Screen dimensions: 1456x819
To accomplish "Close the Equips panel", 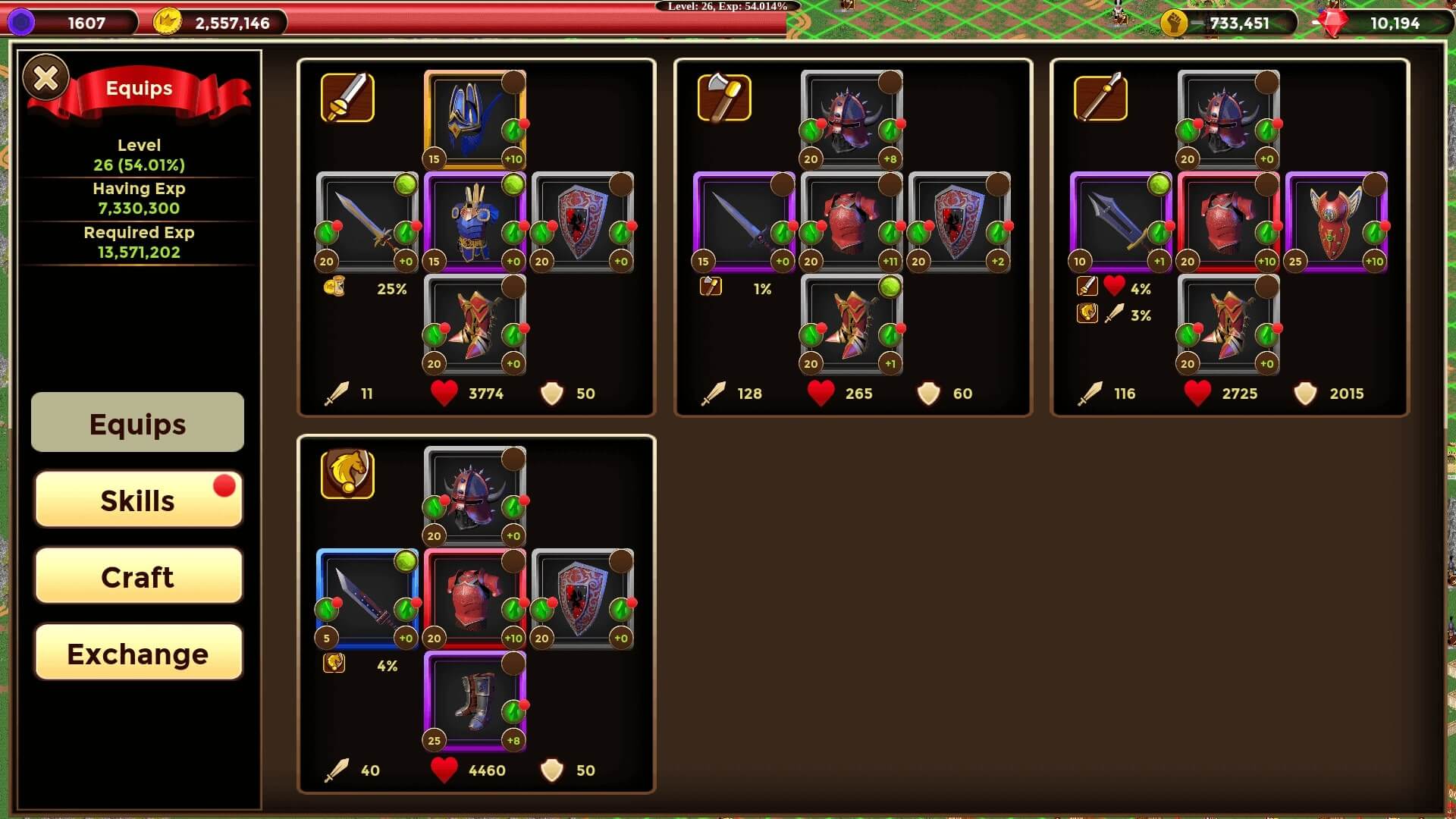I will [x=45, y=77].
